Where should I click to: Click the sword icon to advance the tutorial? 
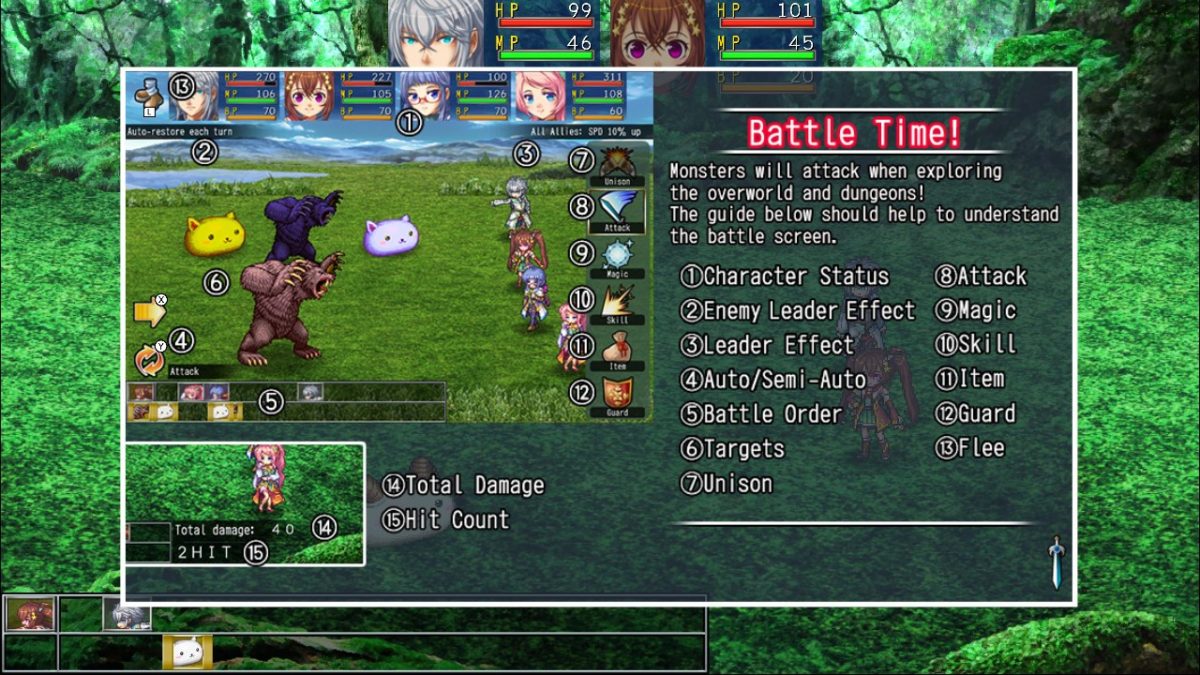click(1055, 561)
